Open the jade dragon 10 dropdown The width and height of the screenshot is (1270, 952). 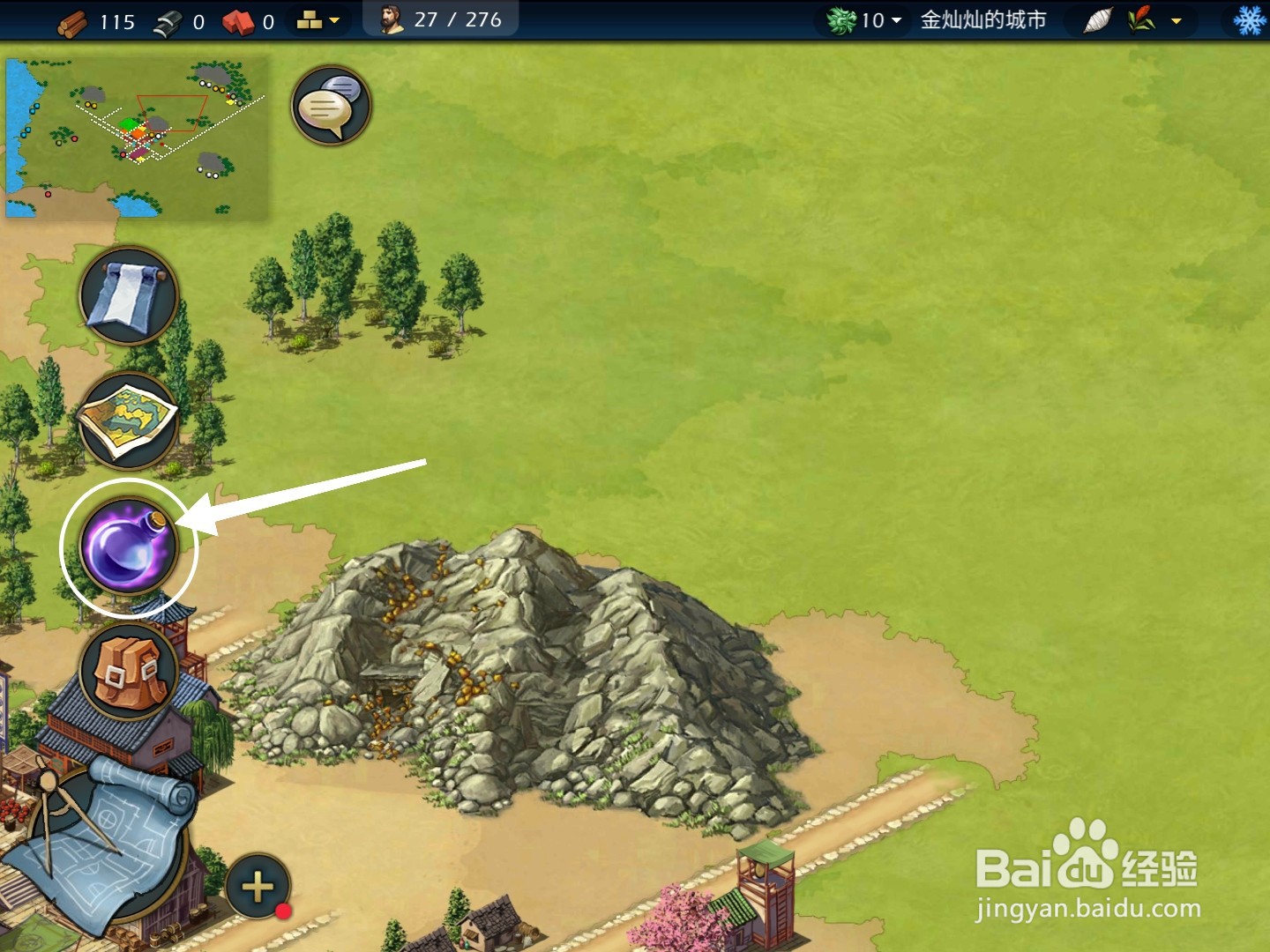tap(865, 20)
